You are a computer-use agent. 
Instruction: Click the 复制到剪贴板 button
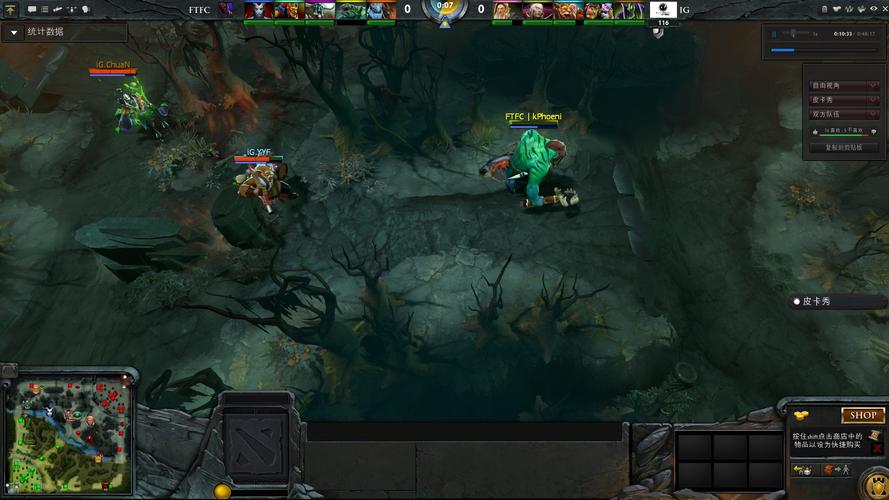pyautogui.click(x=836, y=147)
